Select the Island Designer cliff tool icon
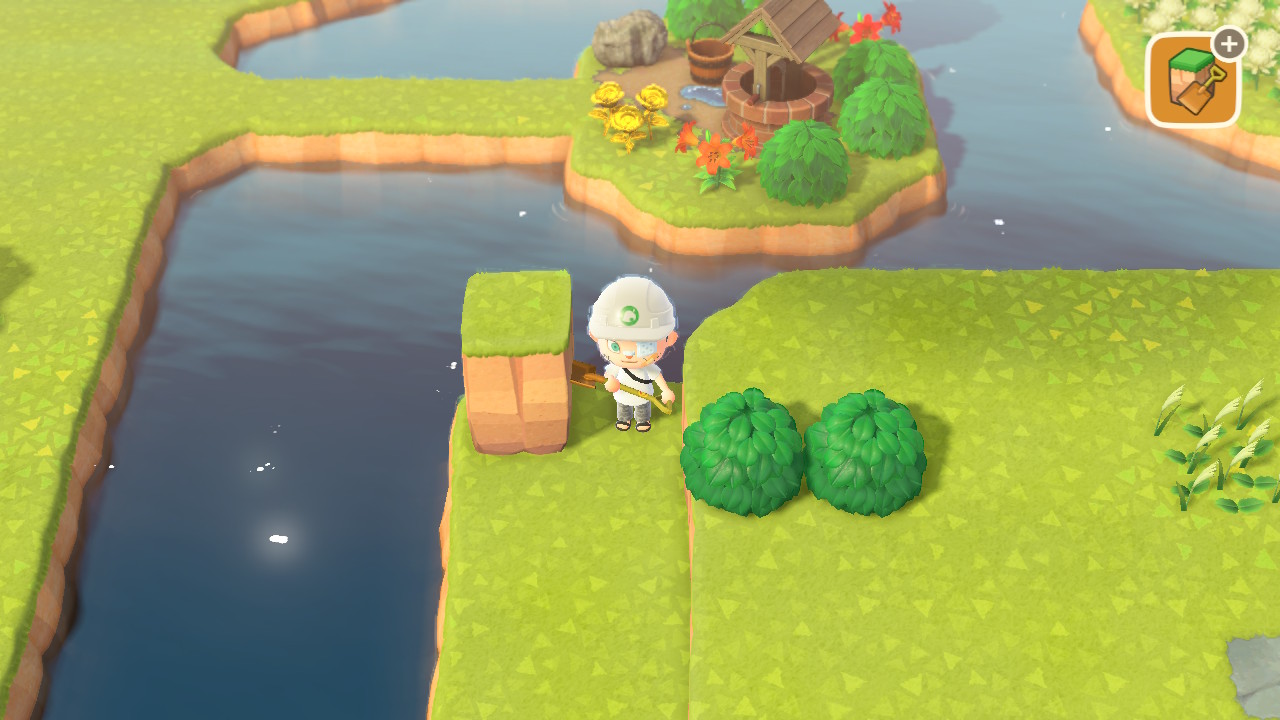This screenshot has width=1280, height=720. [1192, 75]
